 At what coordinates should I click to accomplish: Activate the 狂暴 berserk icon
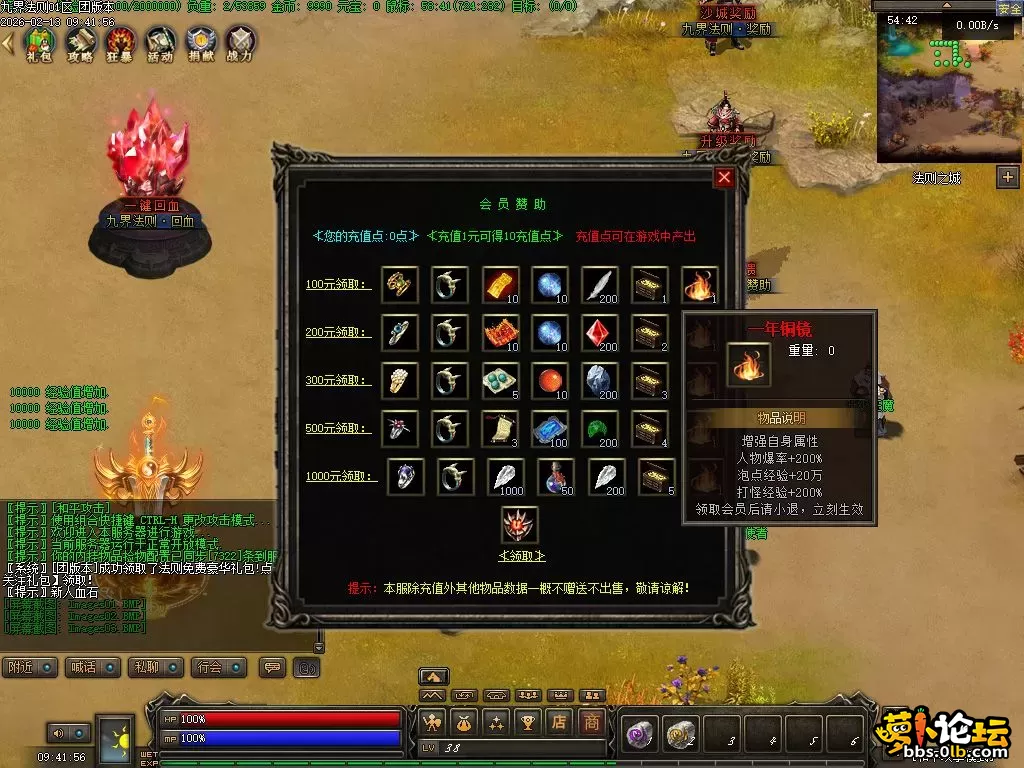120,43
